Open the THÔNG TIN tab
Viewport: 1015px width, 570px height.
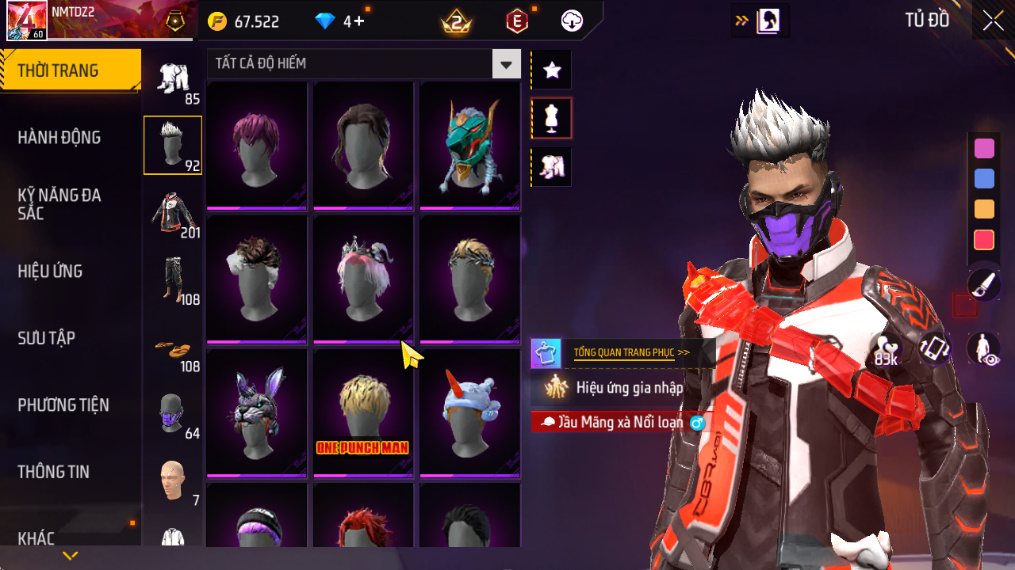click(53, 472)
